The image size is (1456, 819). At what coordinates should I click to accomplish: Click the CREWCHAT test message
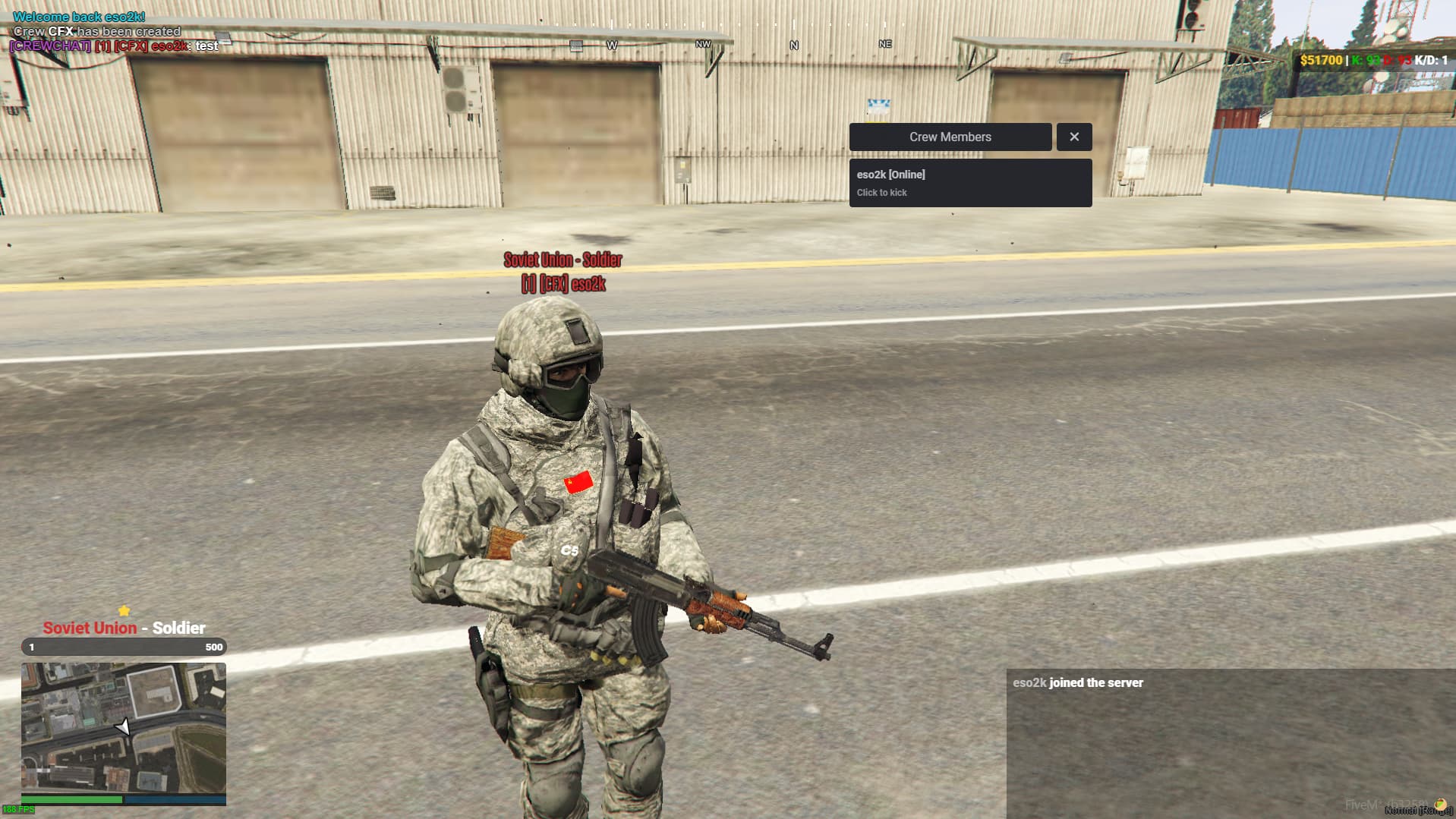112,46
